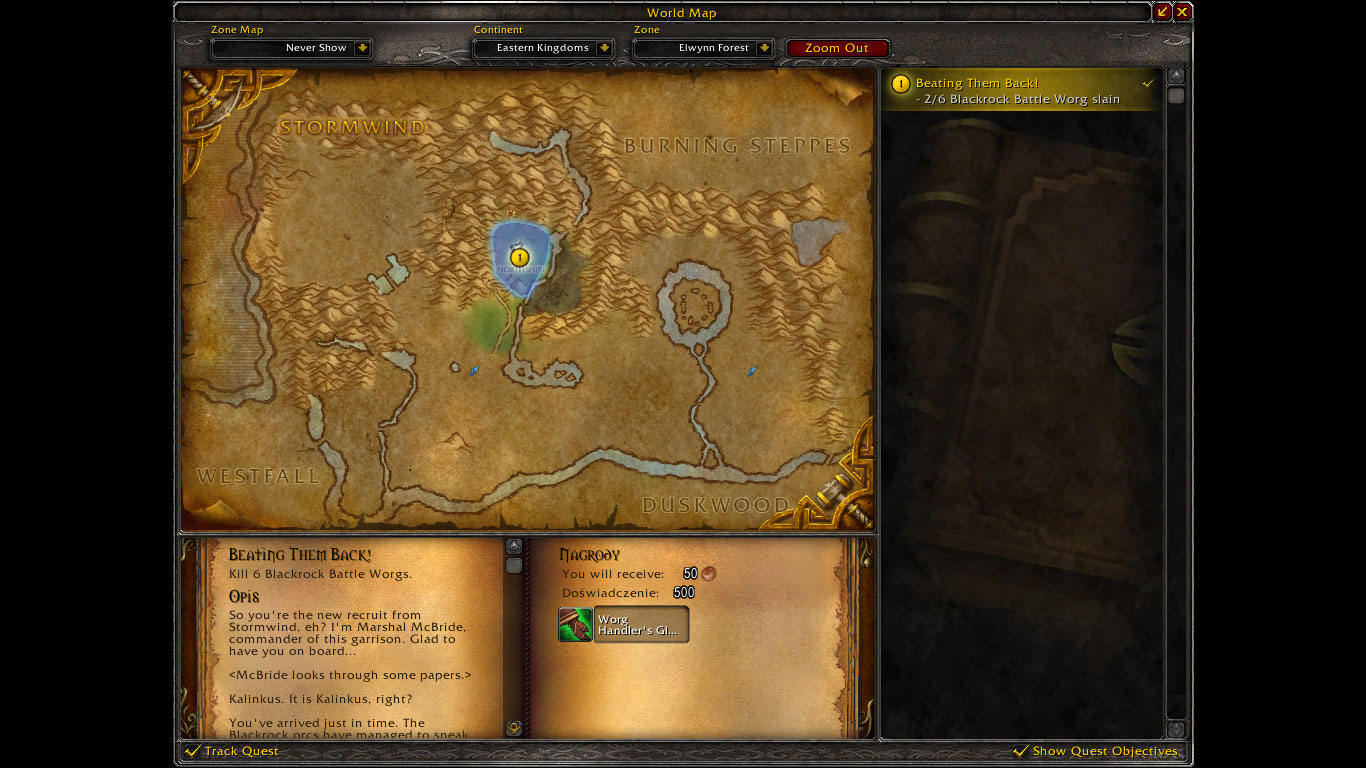Click the quest description scrollbar thumb

[514, 567]
